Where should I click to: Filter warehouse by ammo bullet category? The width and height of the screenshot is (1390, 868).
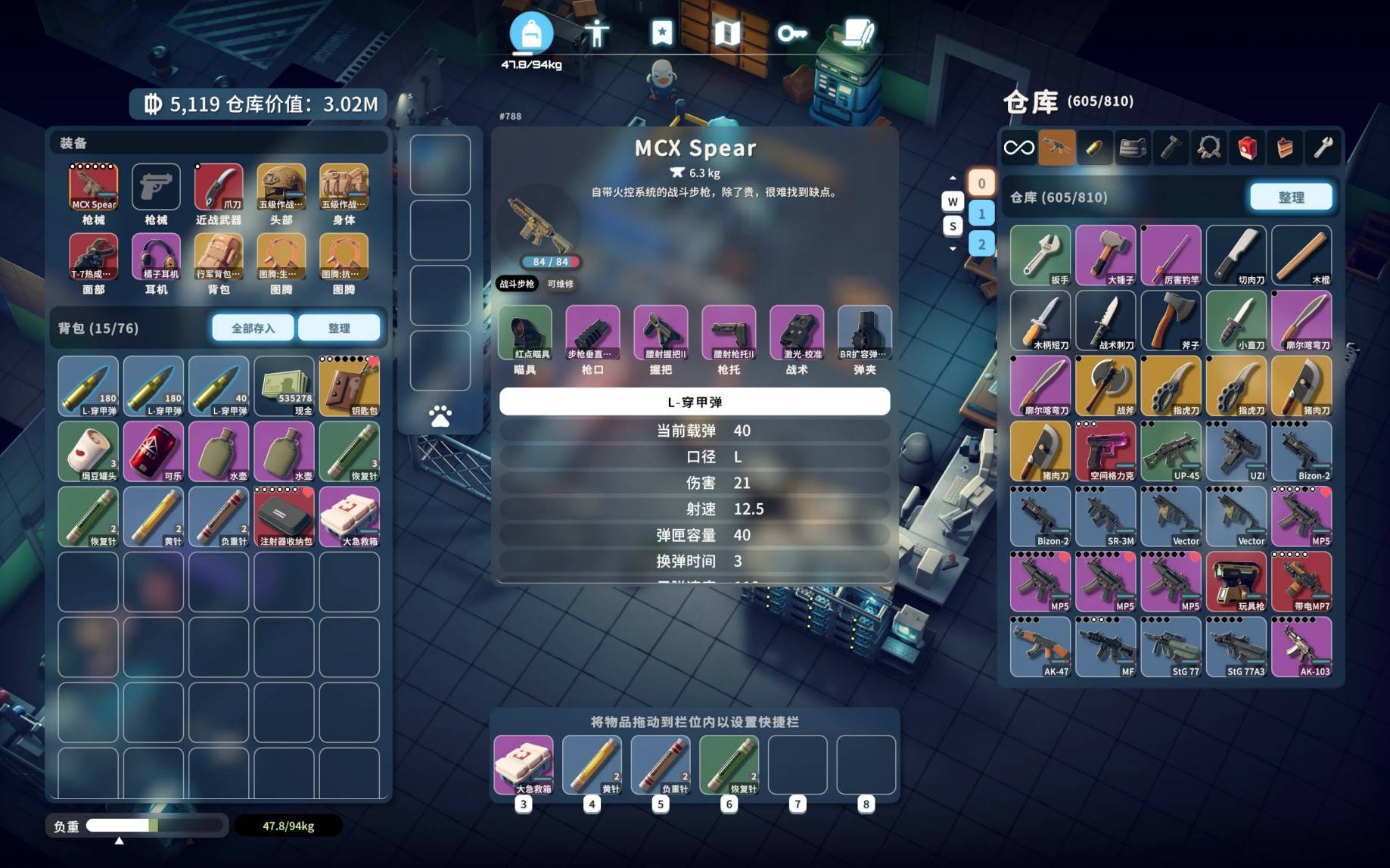tap(1094, 148)
